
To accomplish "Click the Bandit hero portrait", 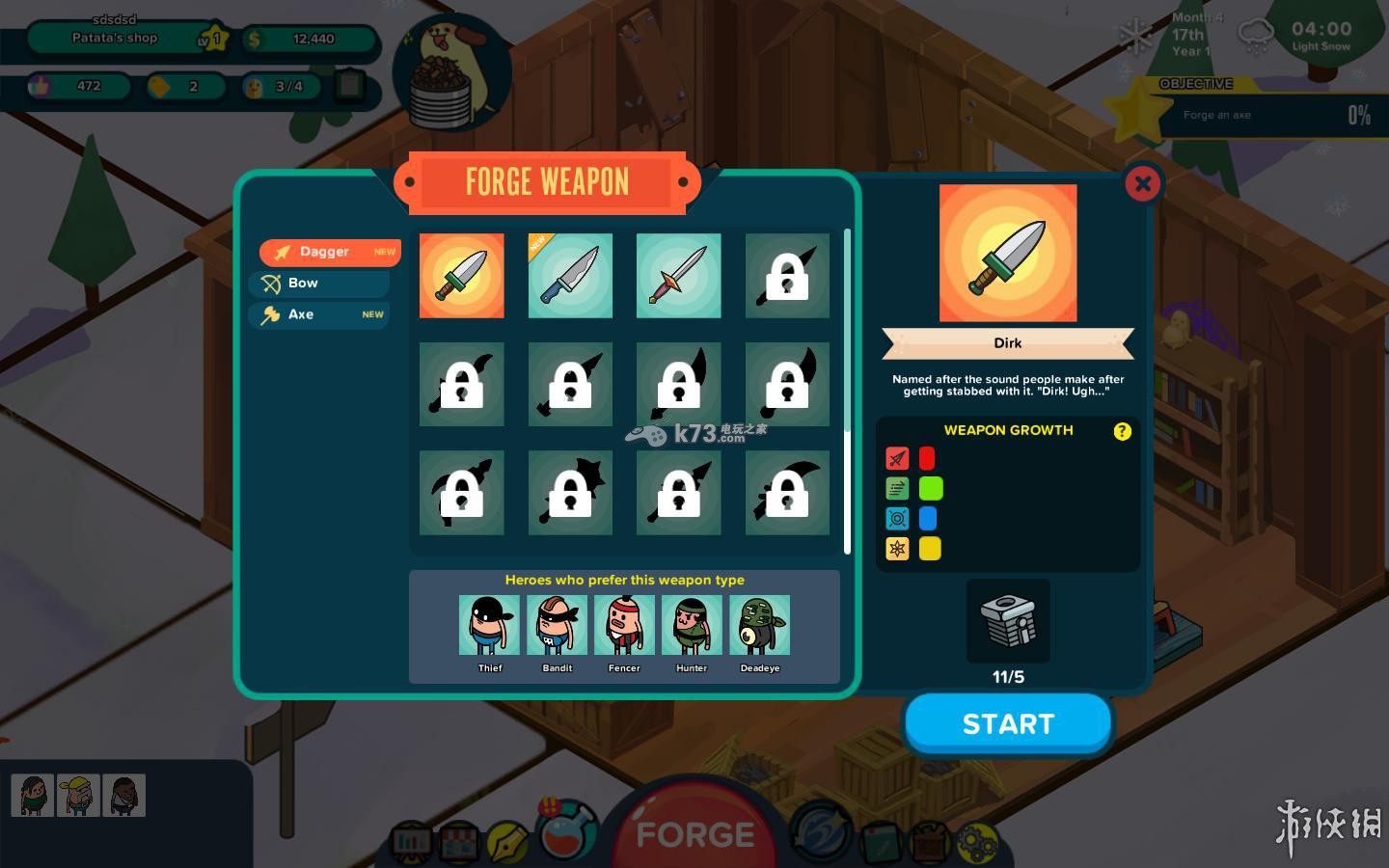I will 557,625.
